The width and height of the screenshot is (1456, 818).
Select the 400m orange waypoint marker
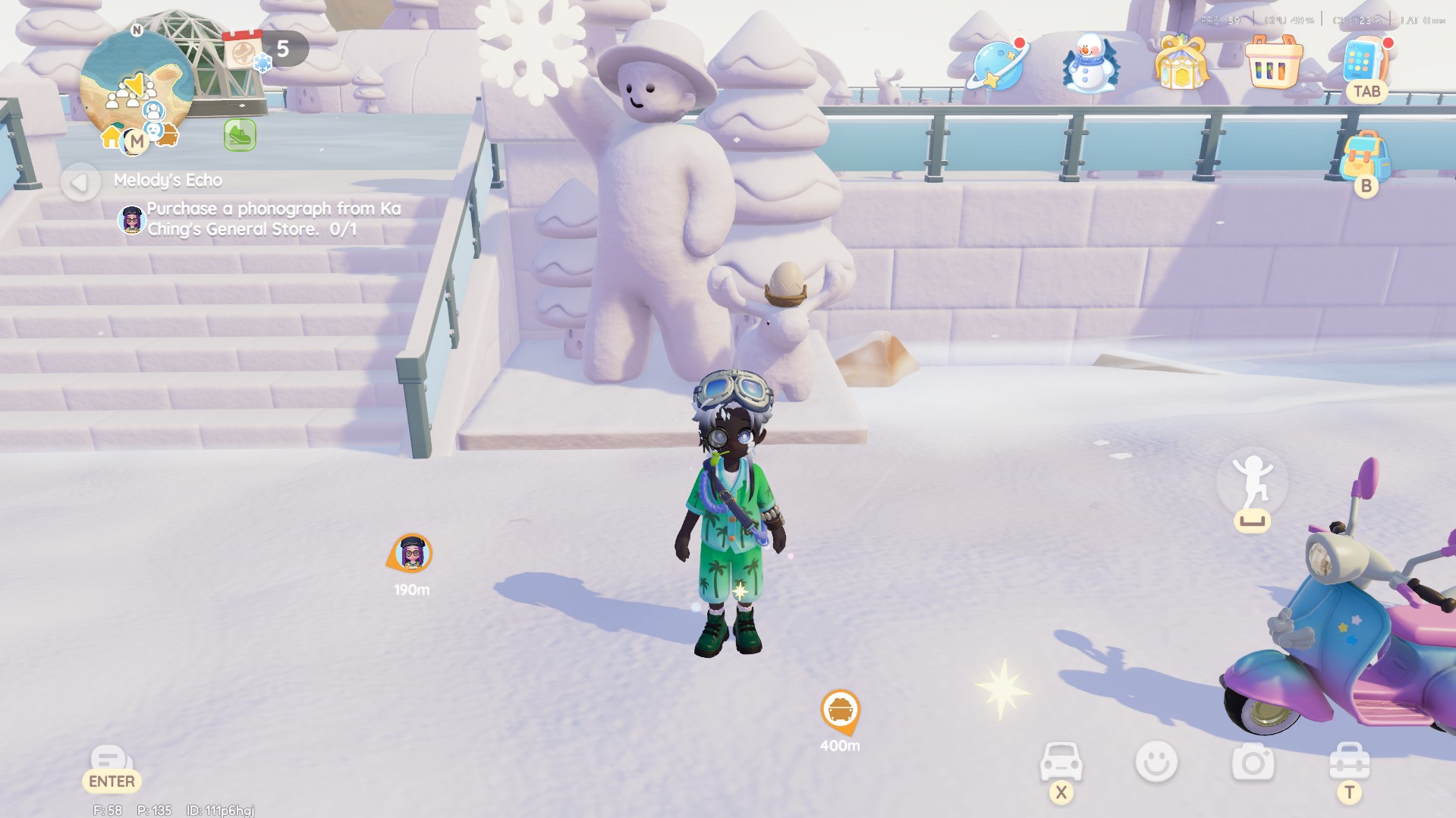(x=840, y=711)
